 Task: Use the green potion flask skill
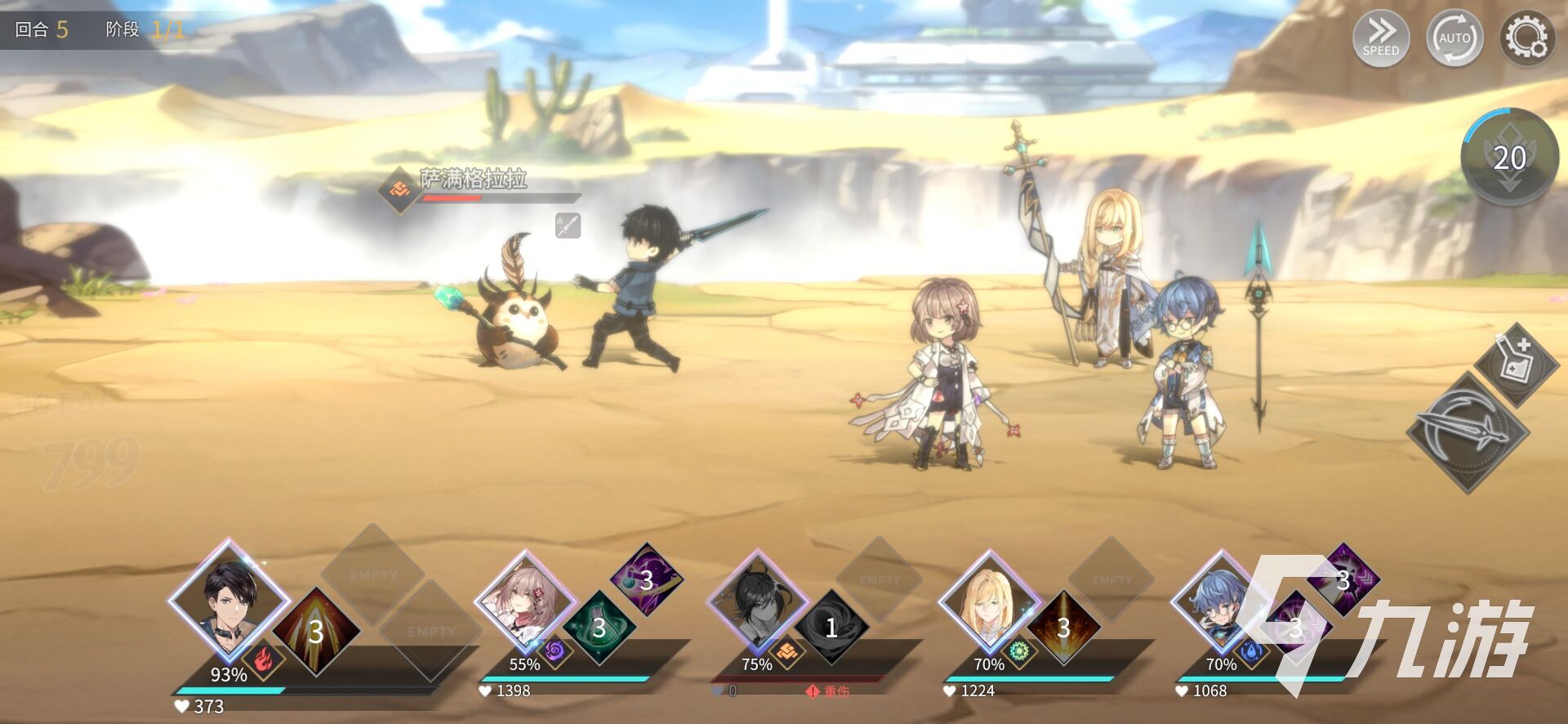coord(599,628)
